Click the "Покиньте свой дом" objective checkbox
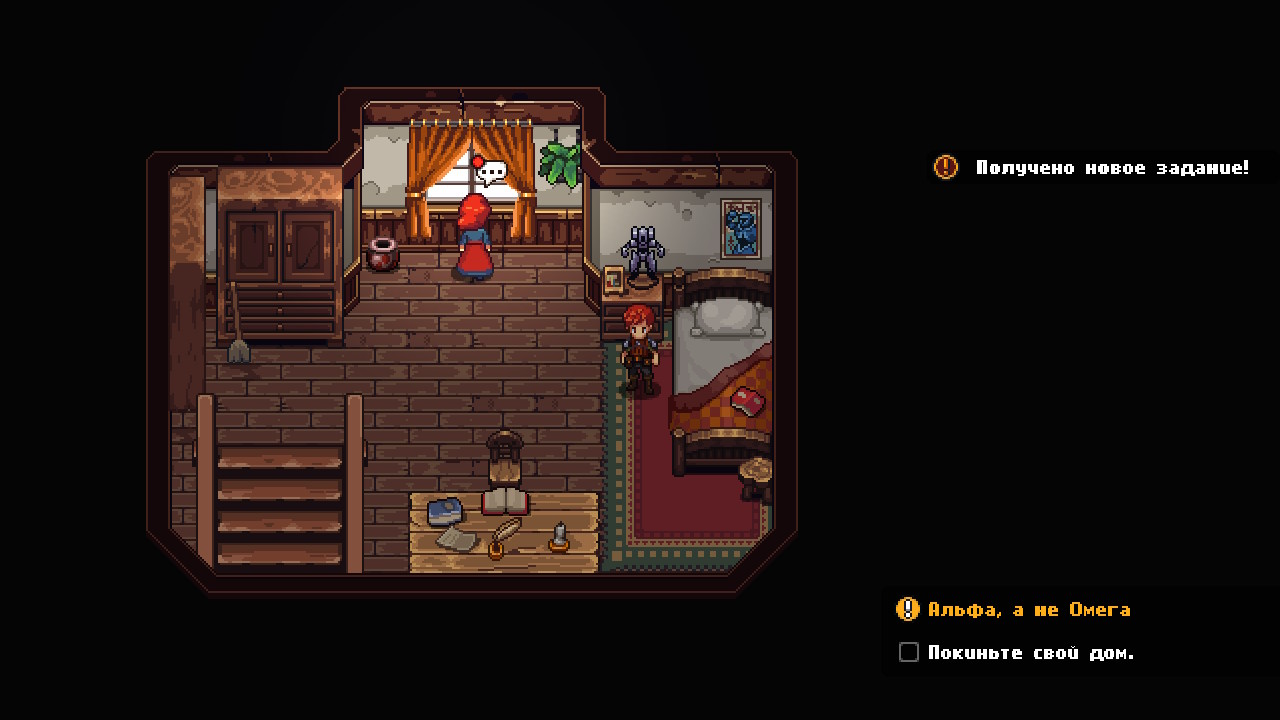Screen dimensions: 1280x720 pyautogui.click(x=908, y=652)
